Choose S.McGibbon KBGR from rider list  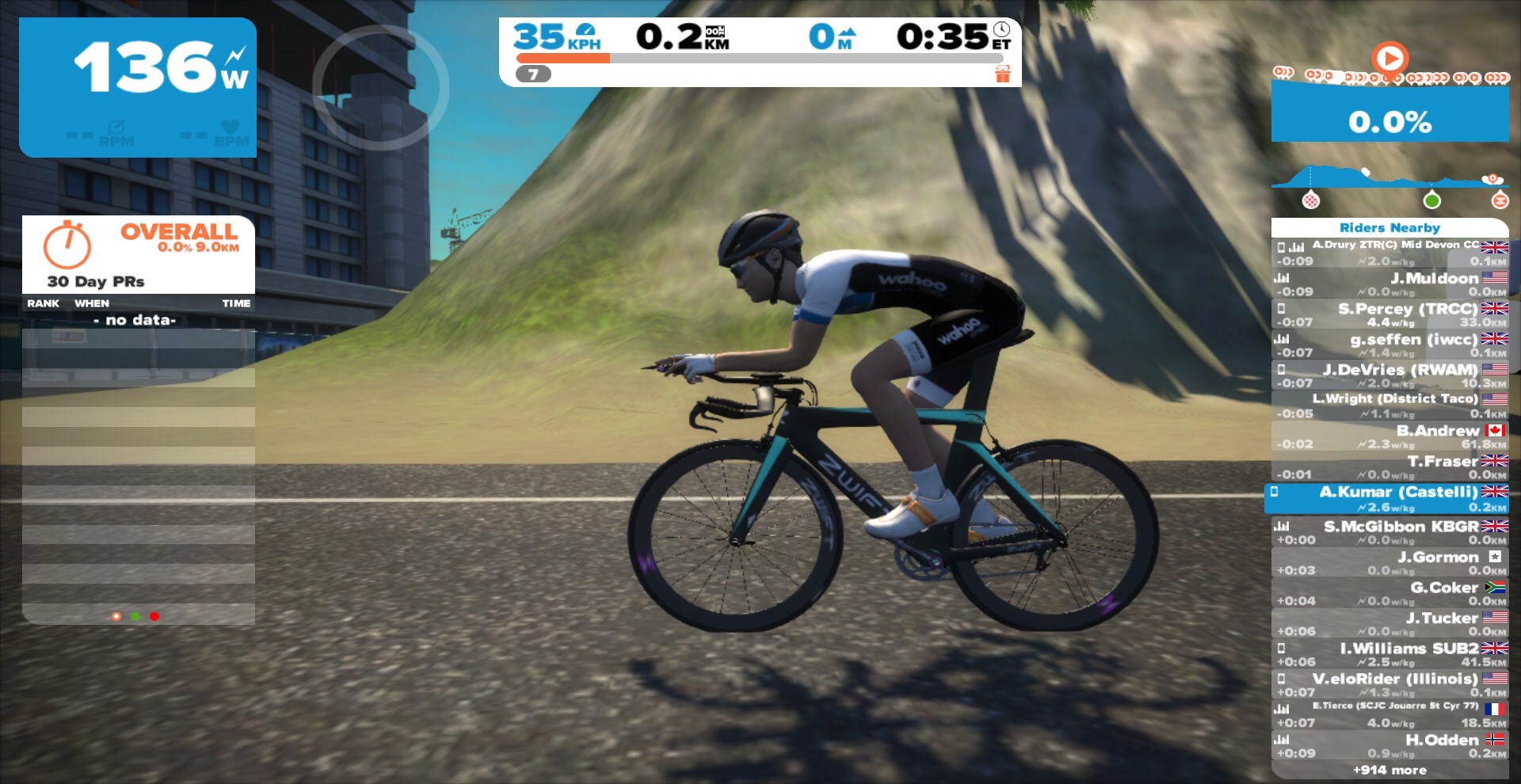click(1390, 532)
